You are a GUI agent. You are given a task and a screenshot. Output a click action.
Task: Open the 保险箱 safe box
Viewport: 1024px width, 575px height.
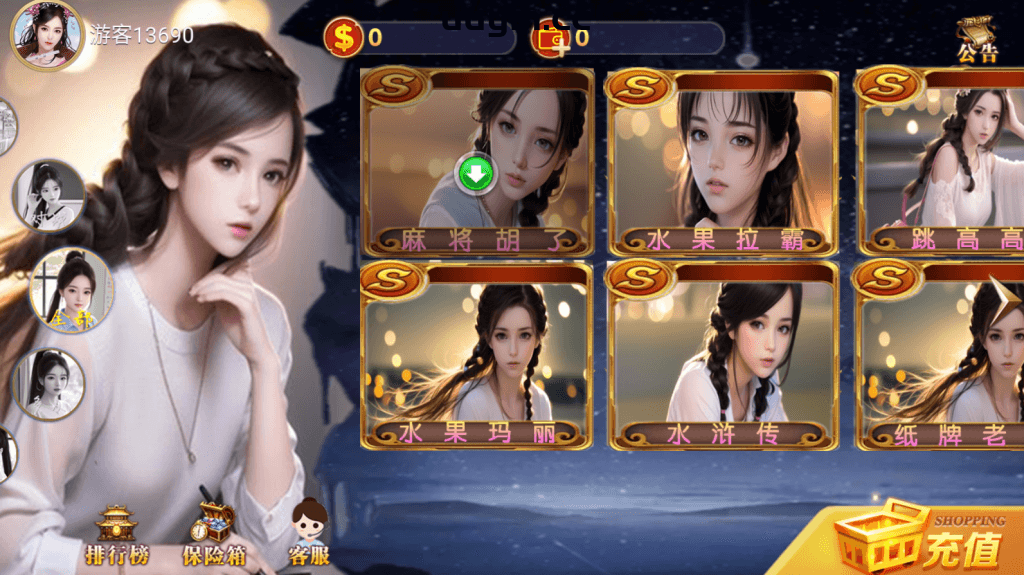213,535
